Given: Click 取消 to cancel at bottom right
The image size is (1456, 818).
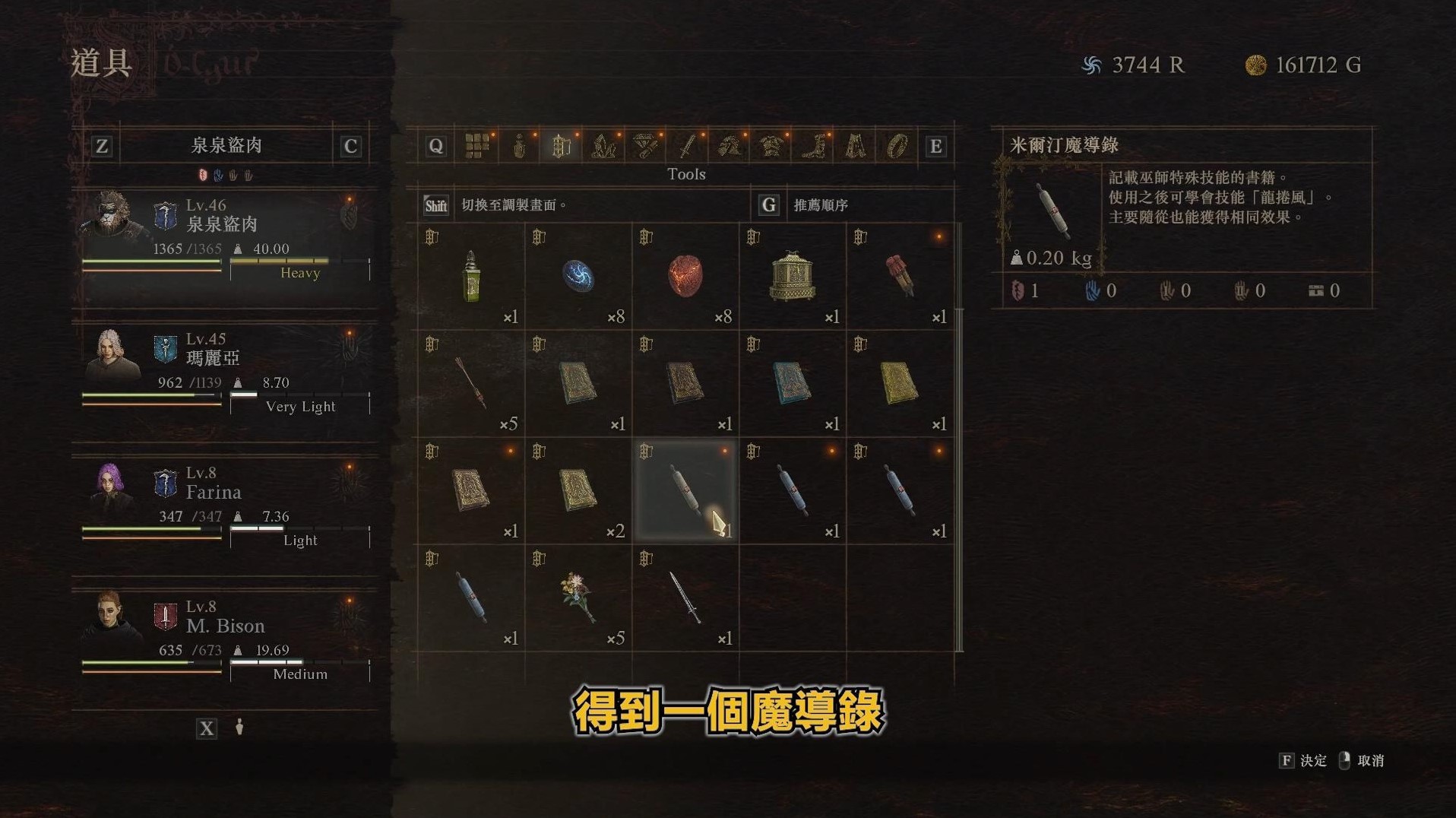Looking at the screenshot, I should tap(1372, 760).
